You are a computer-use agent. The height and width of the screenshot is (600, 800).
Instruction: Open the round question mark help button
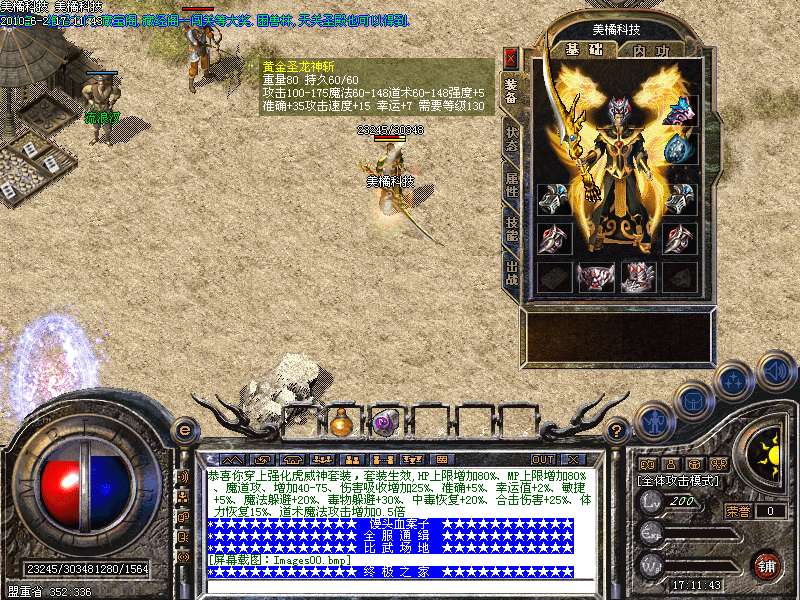point(617,430)
